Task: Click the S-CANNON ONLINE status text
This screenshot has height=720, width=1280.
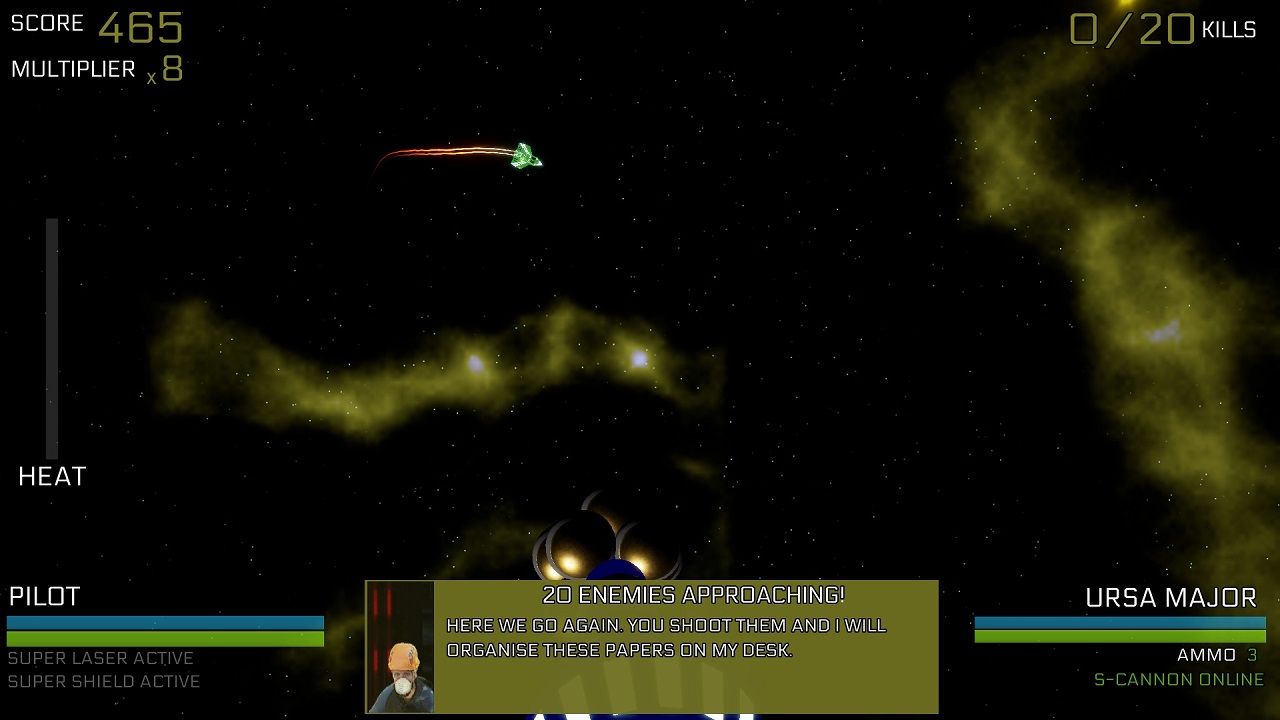Action: (1181, 679)
